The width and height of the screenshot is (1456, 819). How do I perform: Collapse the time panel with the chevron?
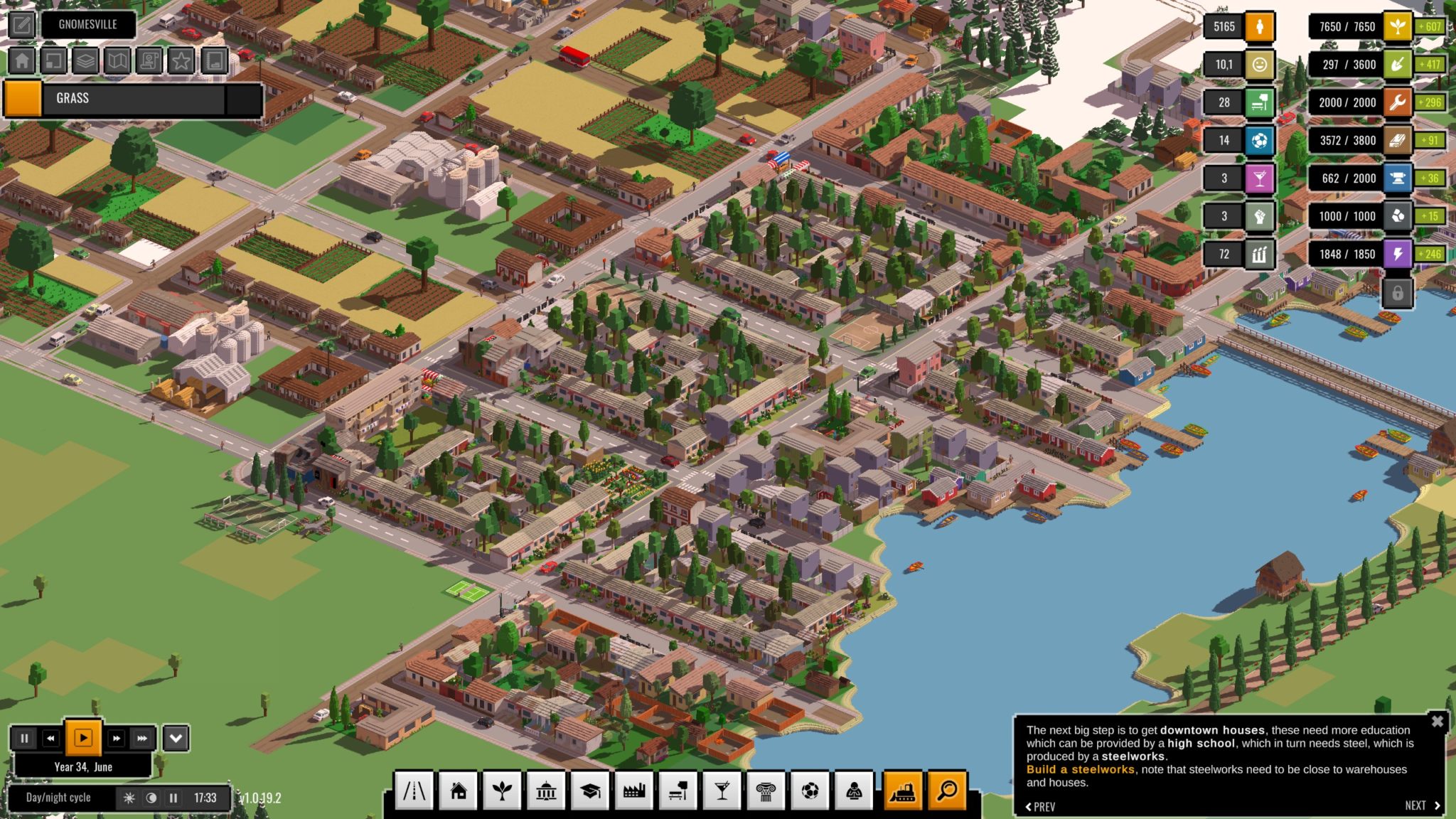(176, 739)
